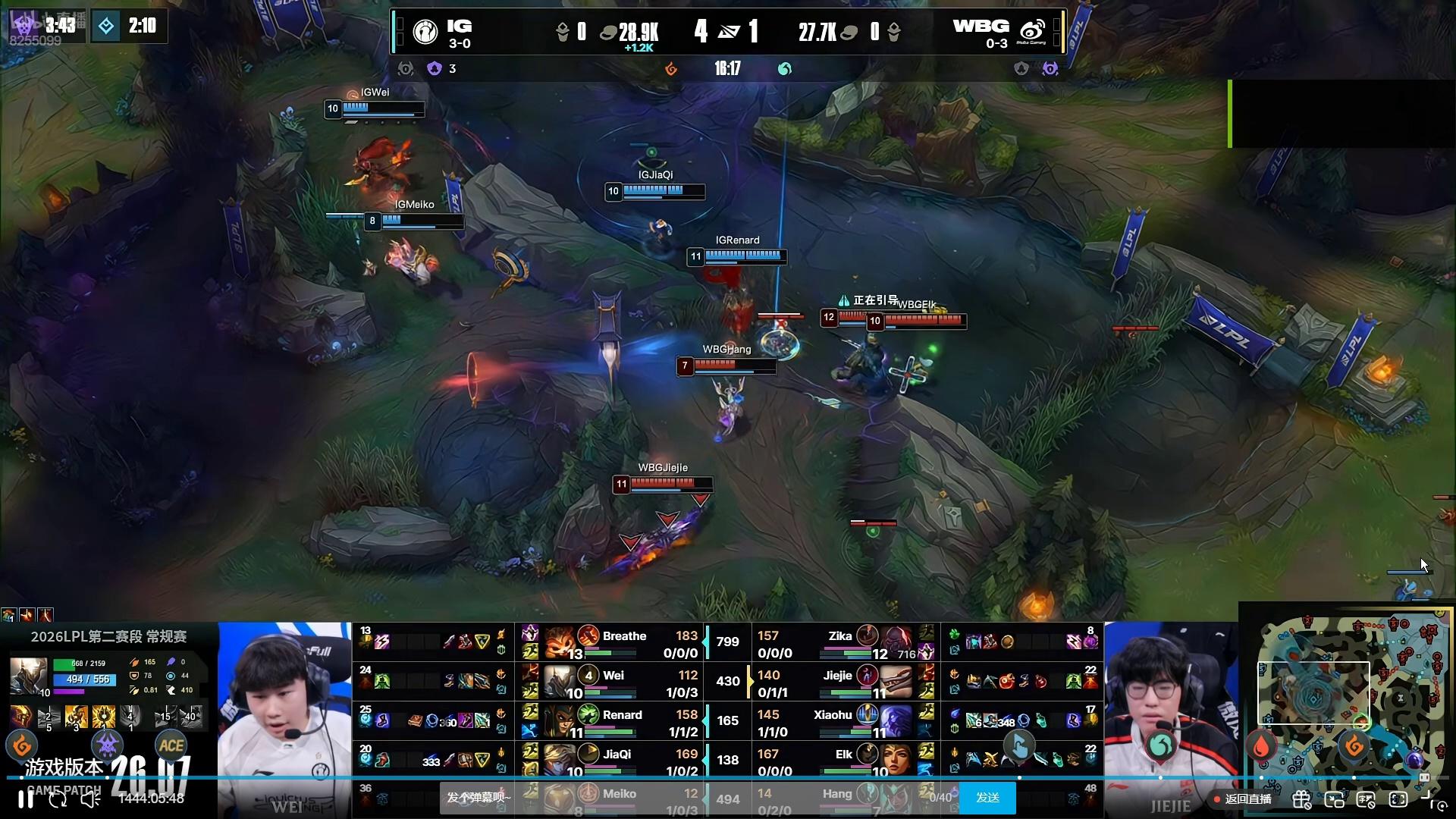Select Jiejie's champion portrait in scoreboard
Screen dimensions: 1456x819
click(x=896, y=681)
